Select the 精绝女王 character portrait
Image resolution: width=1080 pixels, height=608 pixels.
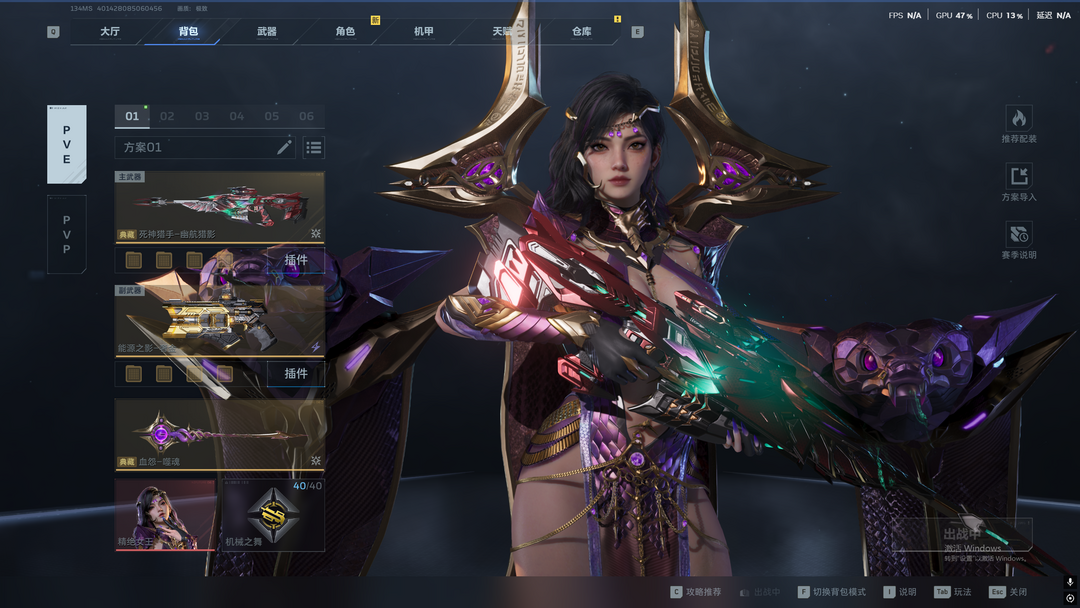[165, 514]
